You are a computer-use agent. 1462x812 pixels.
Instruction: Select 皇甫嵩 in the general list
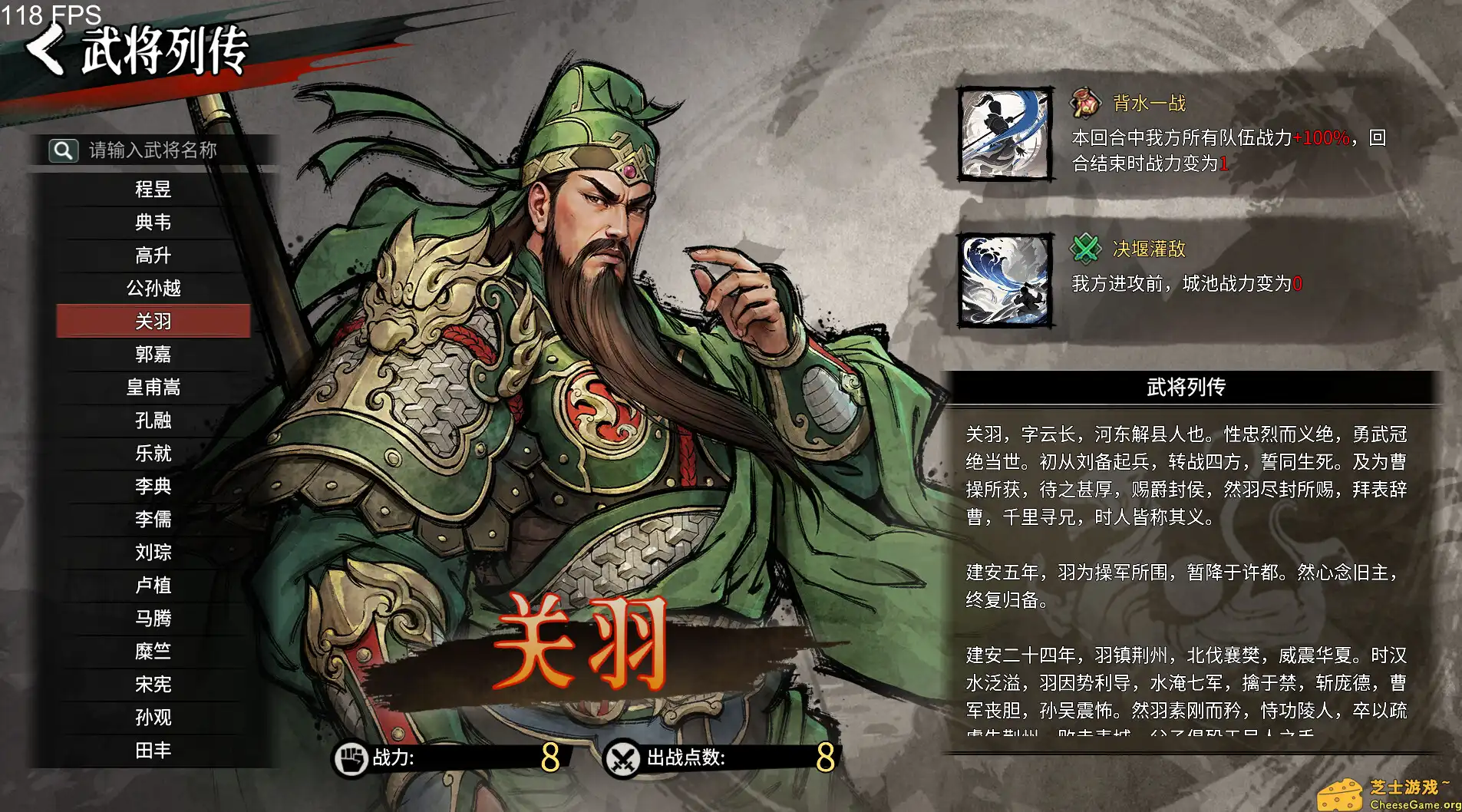[153, 388]
